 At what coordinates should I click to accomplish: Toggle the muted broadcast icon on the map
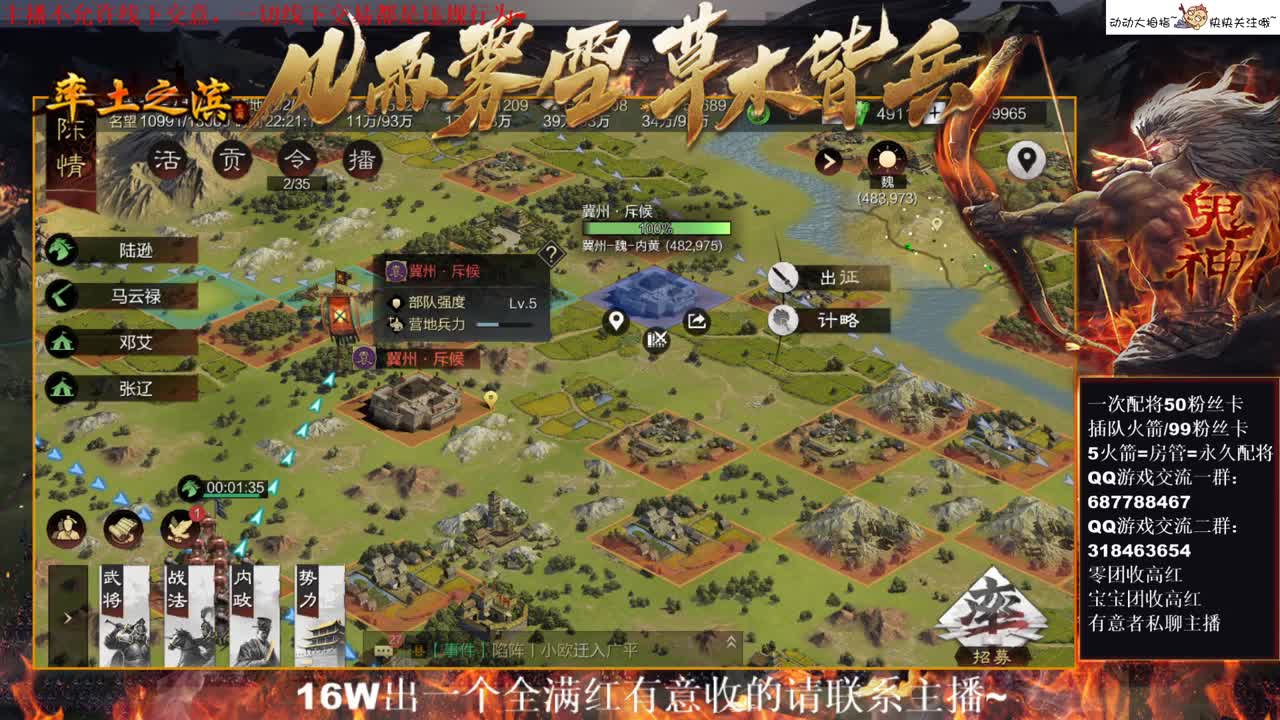point(655,340)
